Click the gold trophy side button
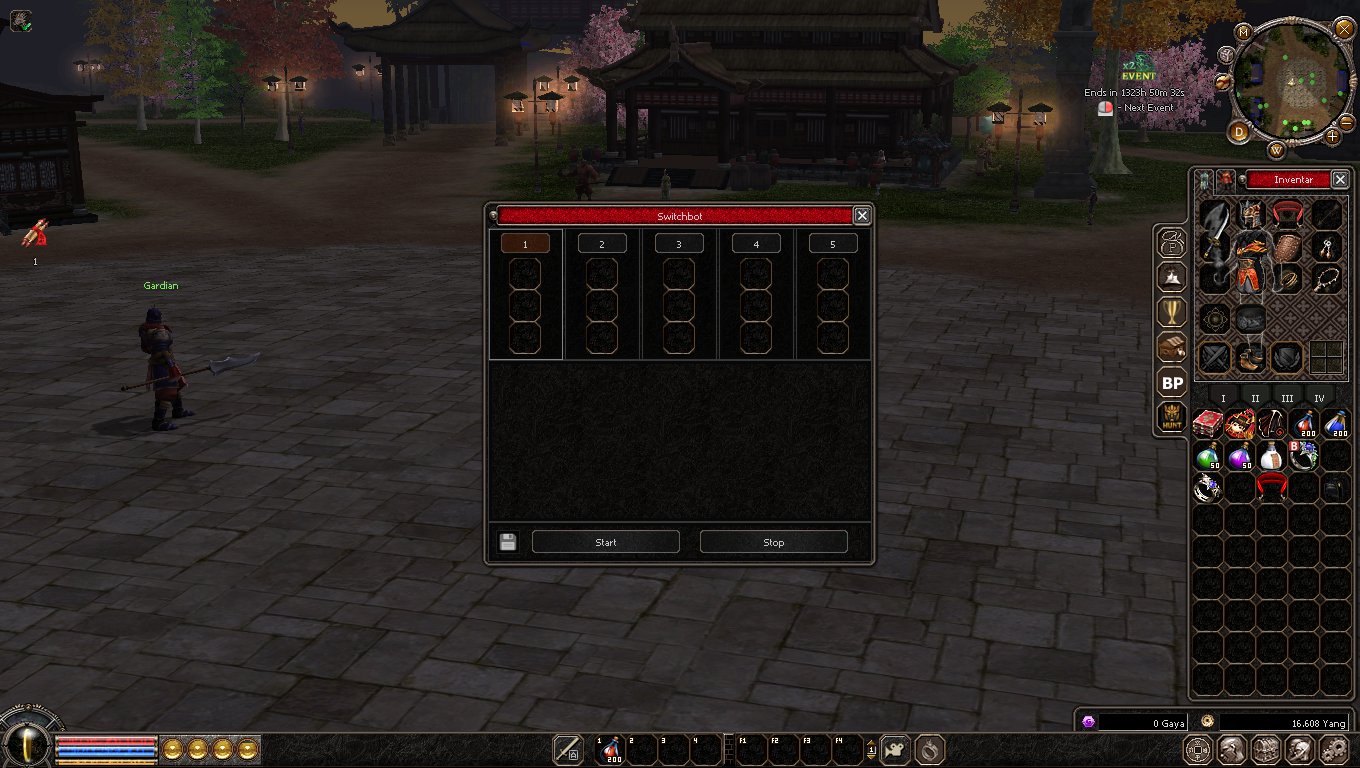Viewport: 1360px width, 768px height. coord(1172,312)
